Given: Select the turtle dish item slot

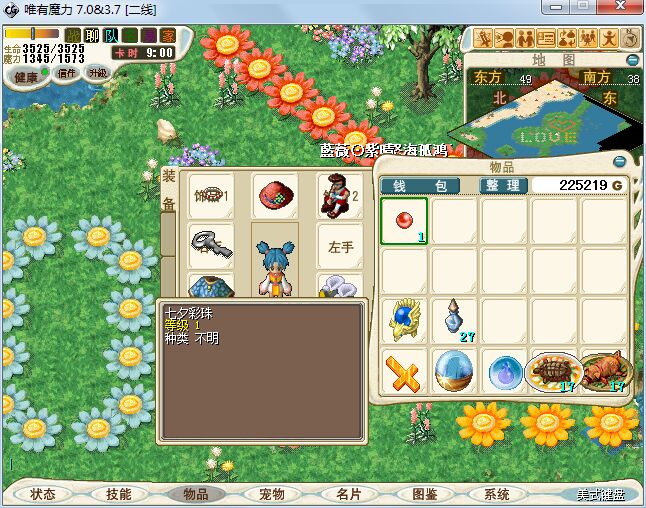Looking at the screenshot, I should (x=554, y=371).
